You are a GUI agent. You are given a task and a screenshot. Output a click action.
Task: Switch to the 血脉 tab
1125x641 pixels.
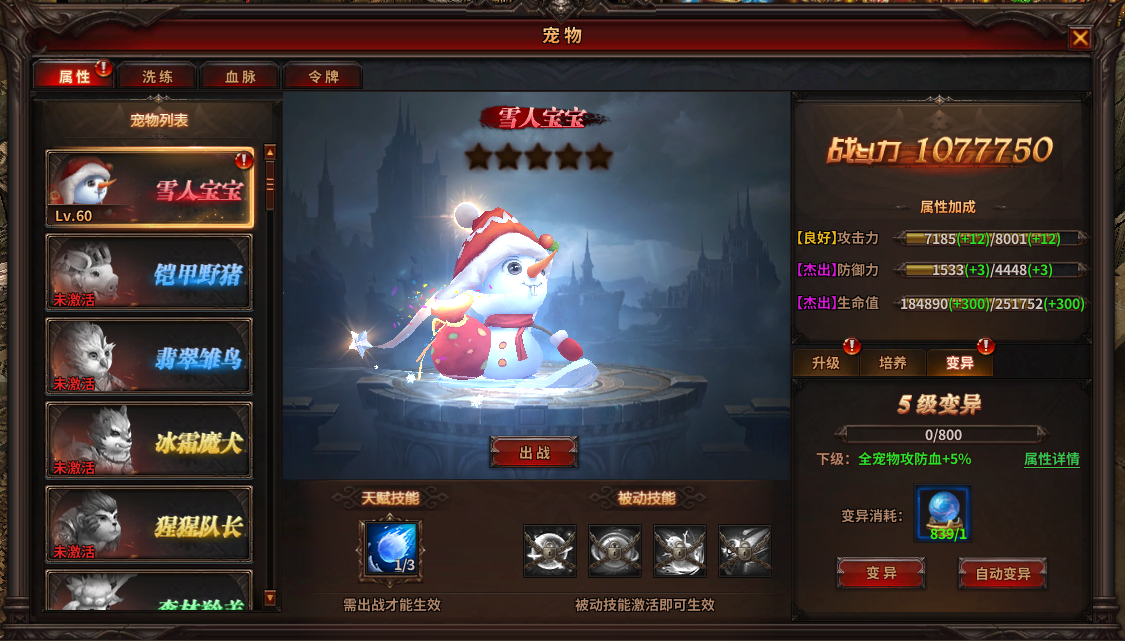tap(240, 76)
